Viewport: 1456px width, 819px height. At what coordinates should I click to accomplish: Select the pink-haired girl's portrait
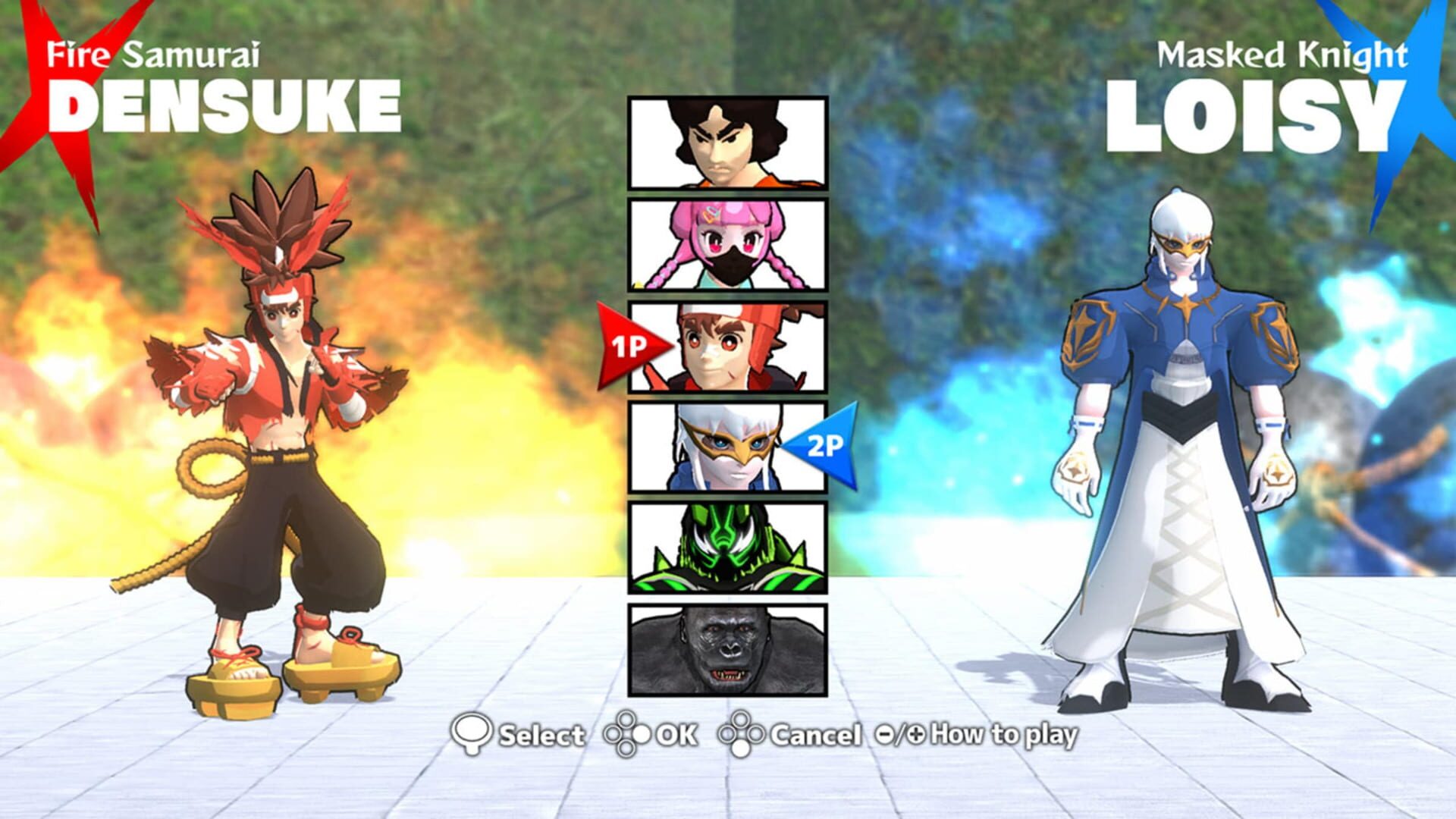pos(726,243)
